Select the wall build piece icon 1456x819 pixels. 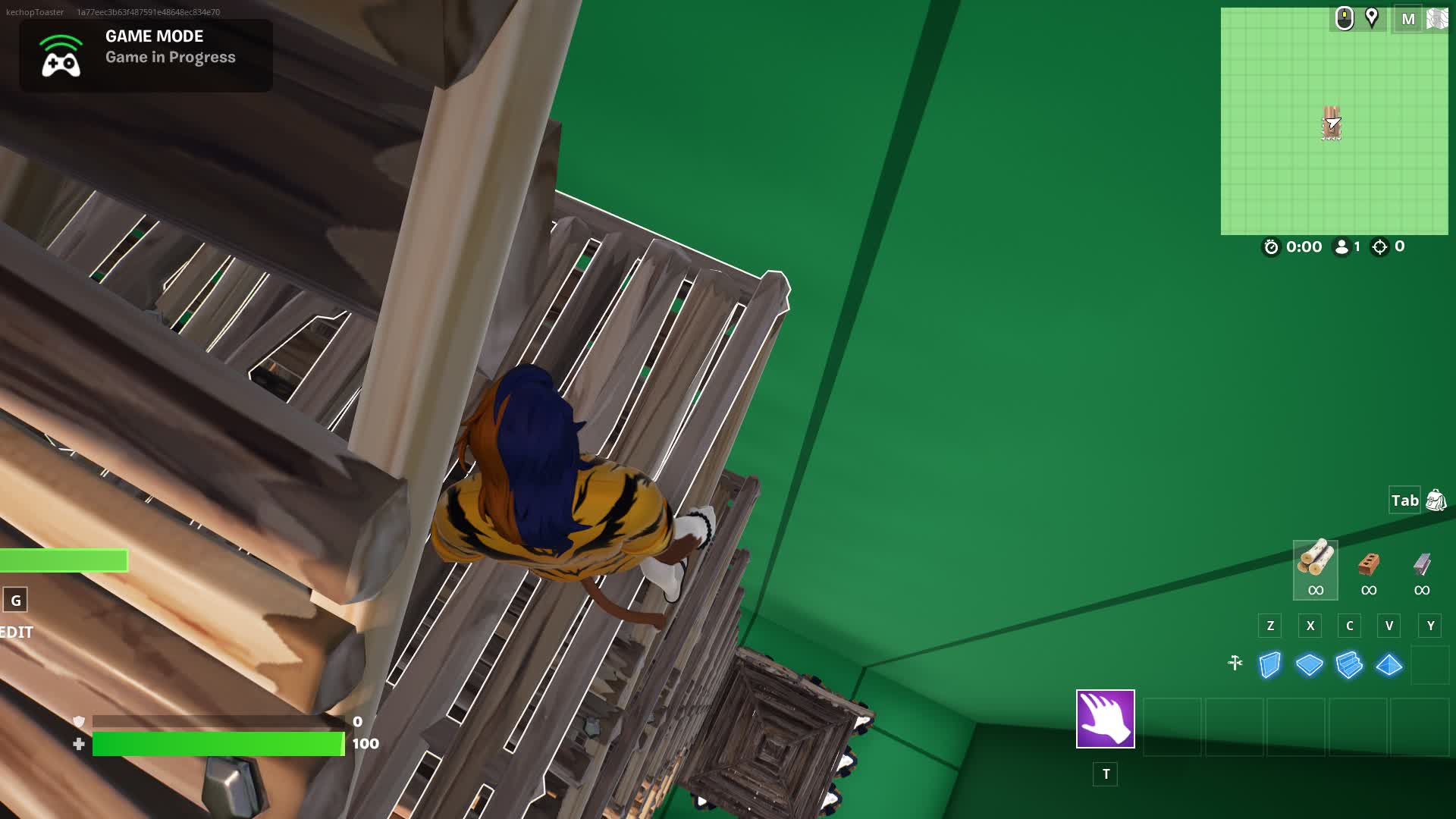(x=1271, y=664)
